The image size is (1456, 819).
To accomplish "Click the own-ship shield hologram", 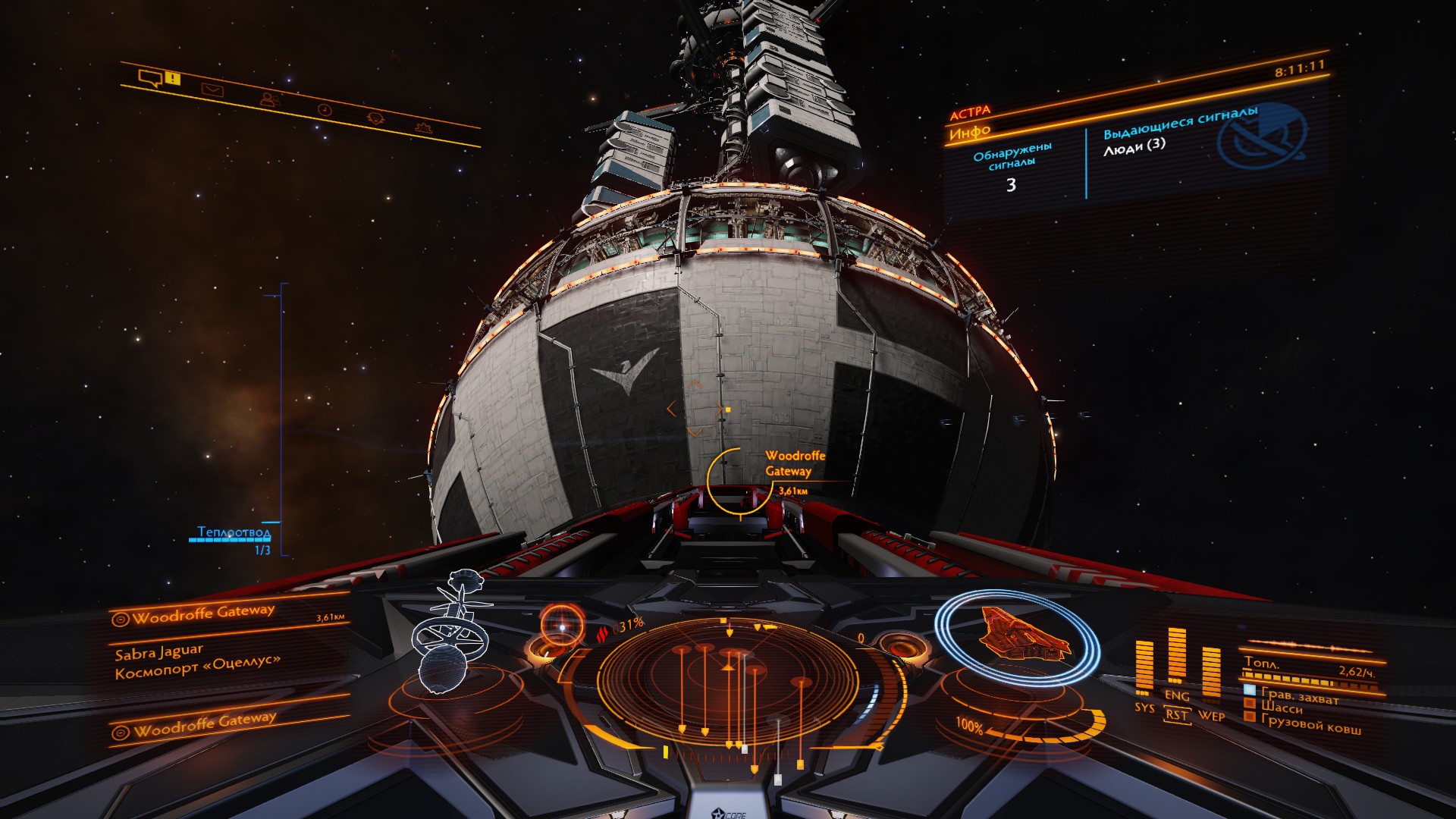I will (x=1018, y=635).
